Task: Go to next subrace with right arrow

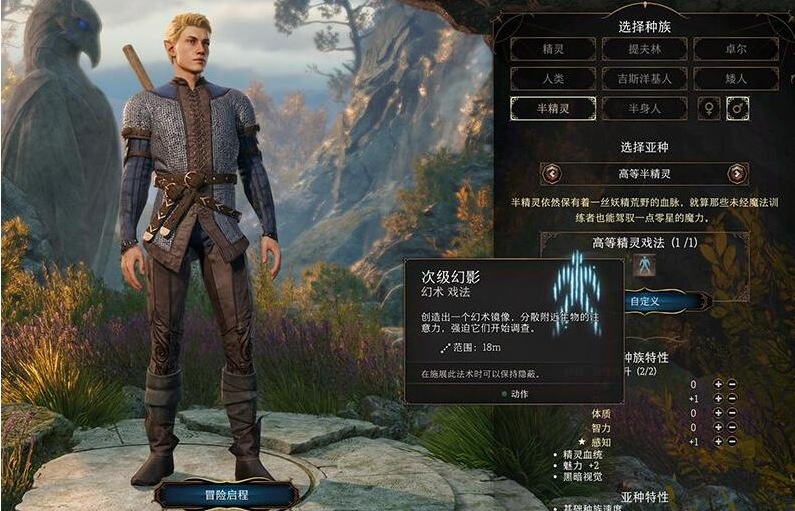Action: 737,173
